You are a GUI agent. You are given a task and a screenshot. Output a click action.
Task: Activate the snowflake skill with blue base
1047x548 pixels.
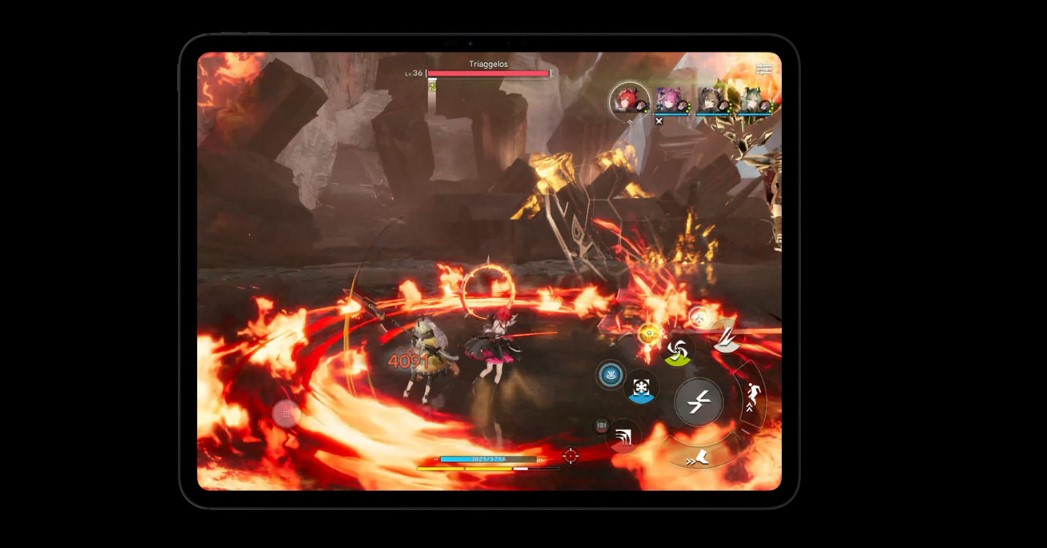coord(641,387)
